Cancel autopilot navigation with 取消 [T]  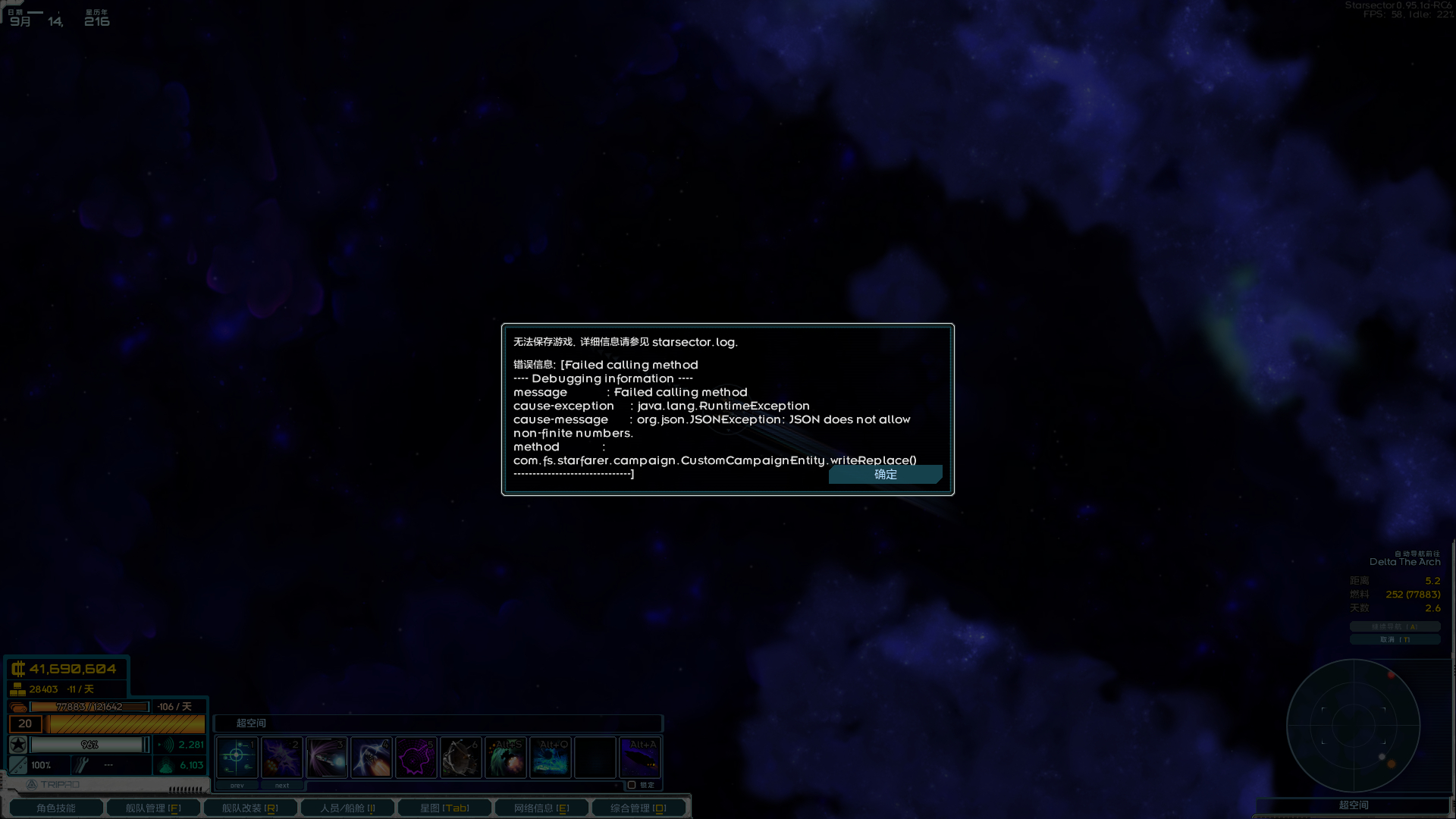(x=1395, y=639)
